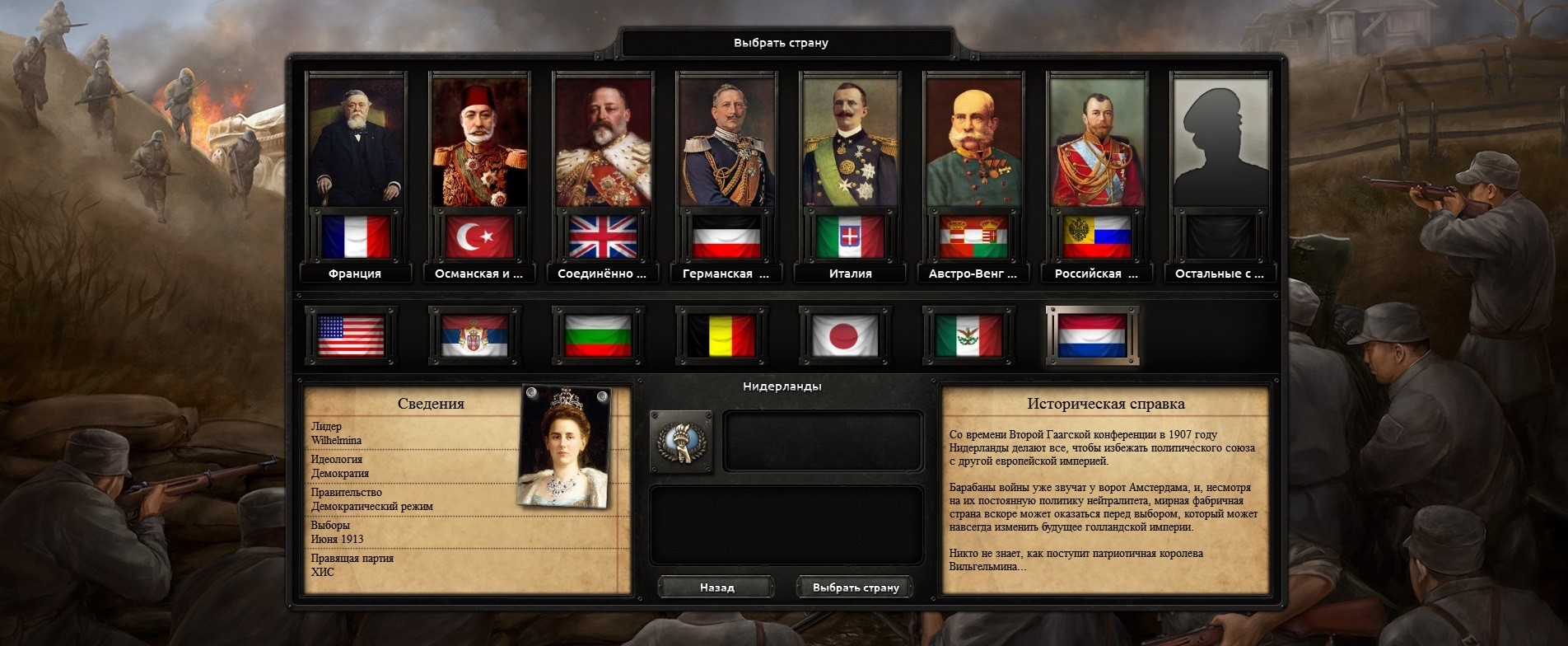Pick the Russian Empire portrait

(x=1097, y=142)
